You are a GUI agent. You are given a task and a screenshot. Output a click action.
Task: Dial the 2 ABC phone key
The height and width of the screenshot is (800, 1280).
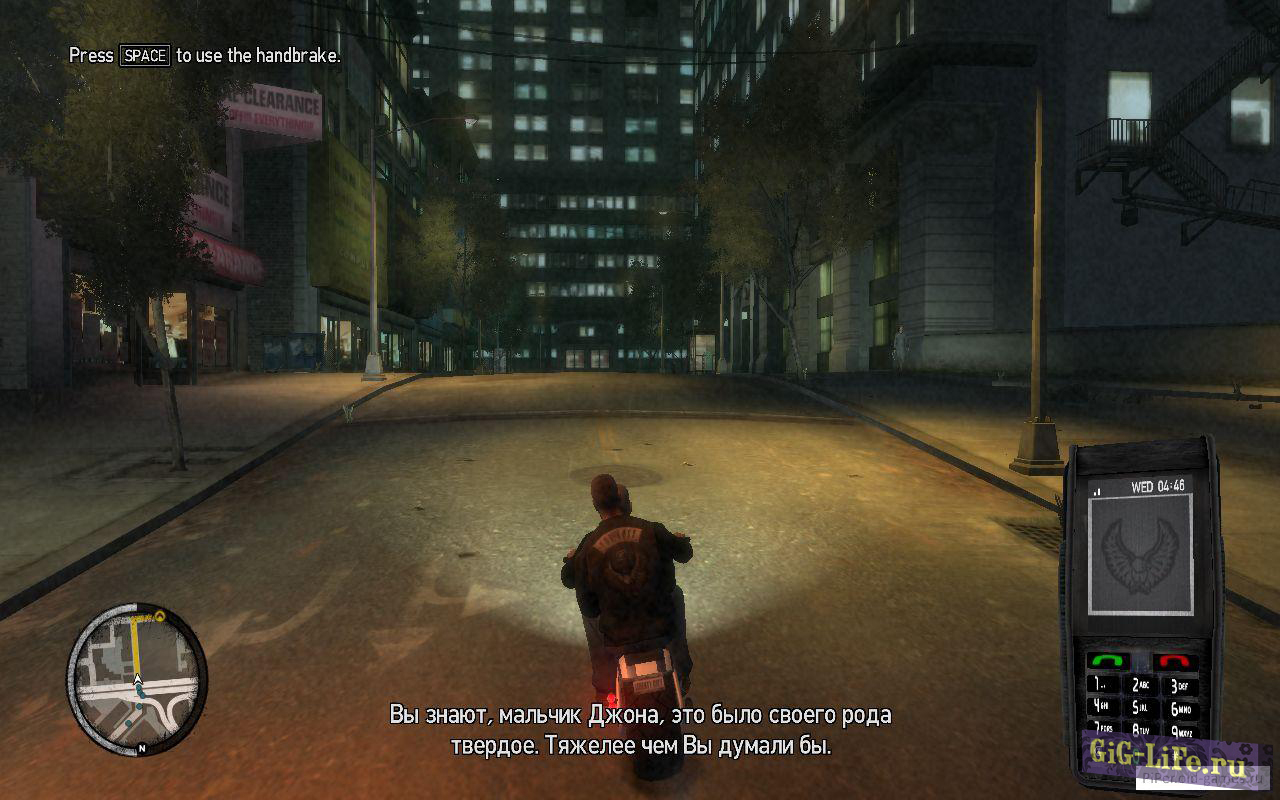click(1141, 685)
